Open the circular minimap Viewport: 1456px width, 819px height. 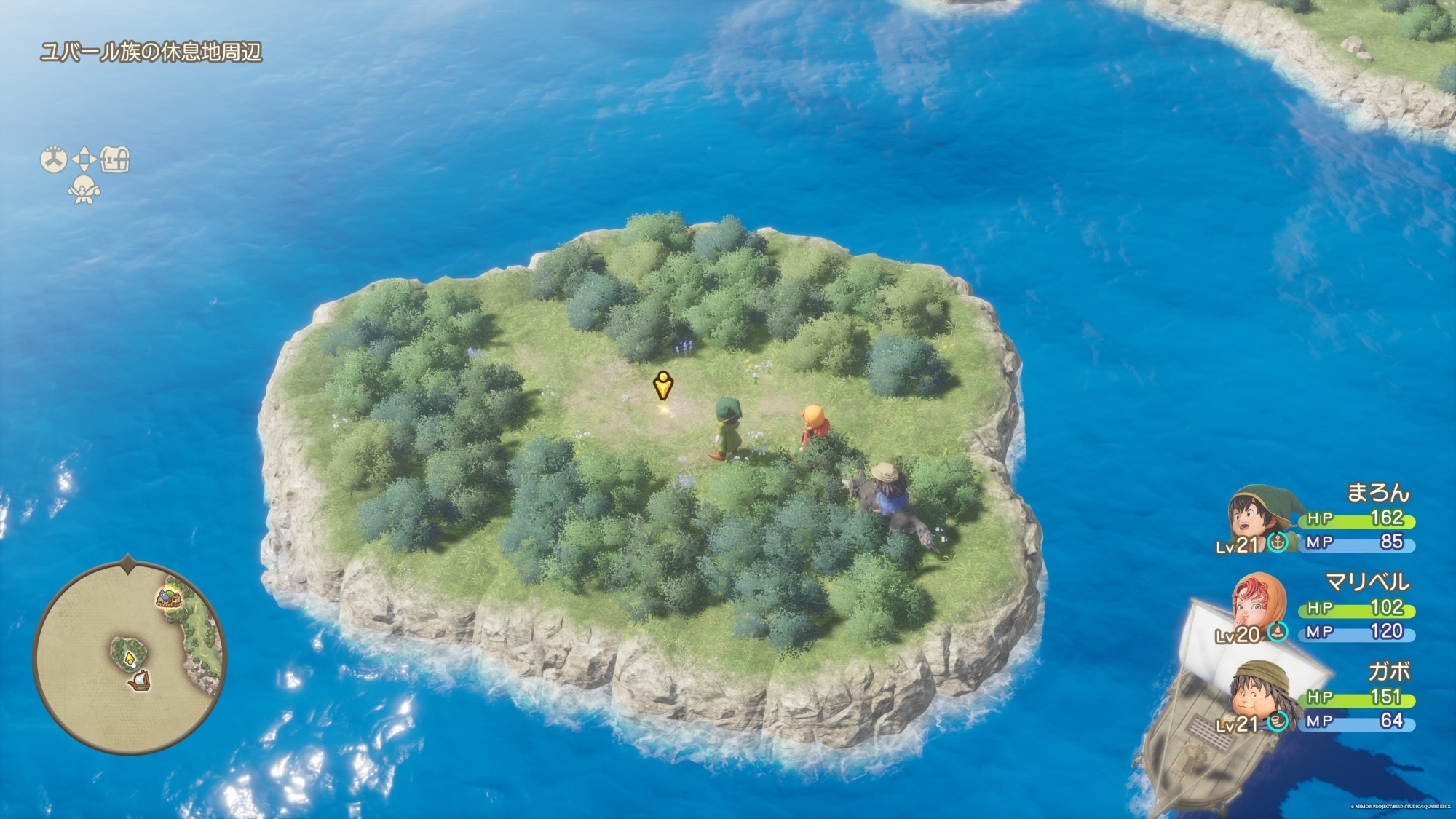coord(130,657)
